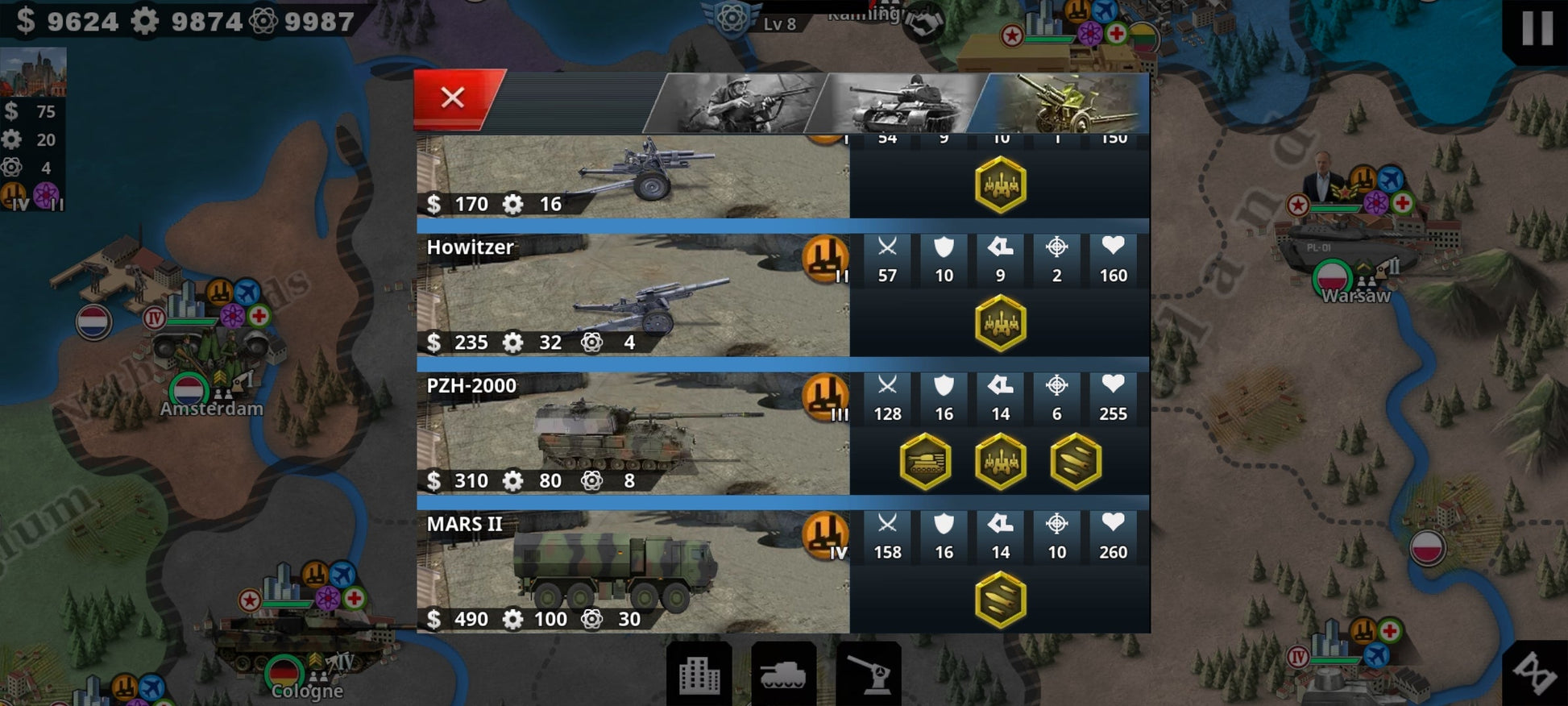Open the tank production menu
This screenshot has width=1568, height=706.
click(x=783, y=674)
